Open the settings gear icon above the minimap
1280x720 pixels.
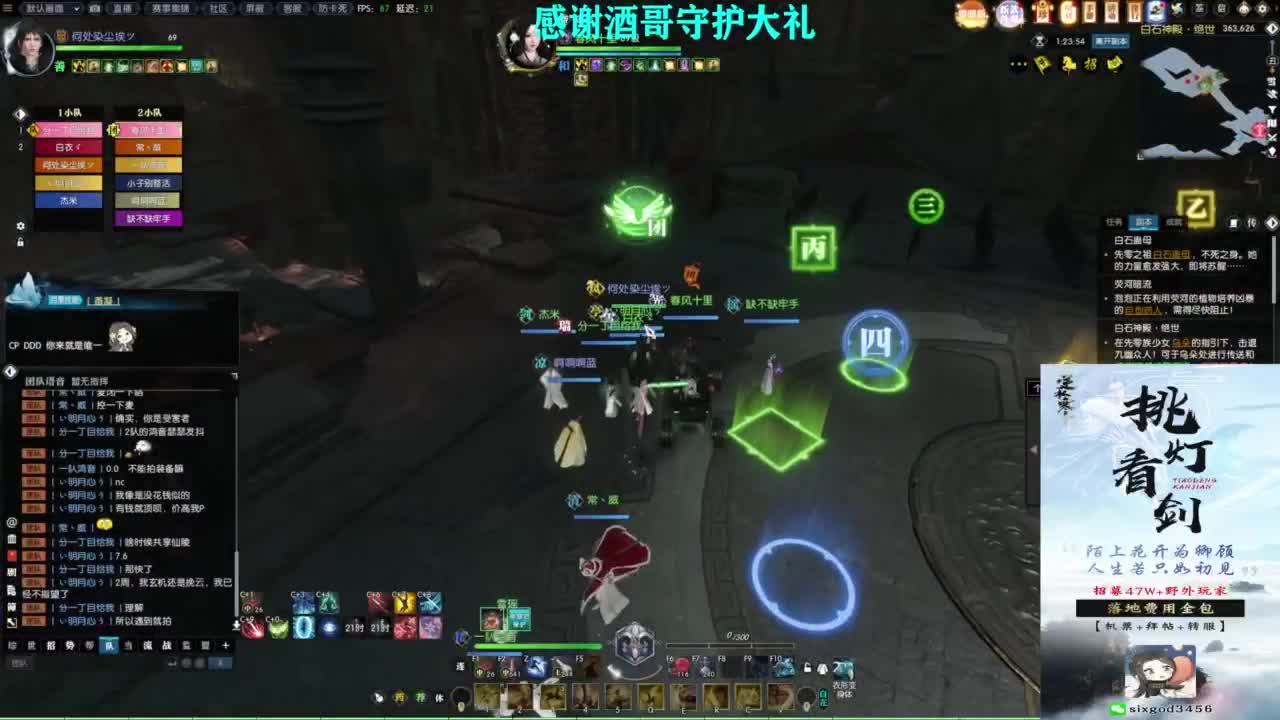pyautogui.click(x=1261, y=9)
